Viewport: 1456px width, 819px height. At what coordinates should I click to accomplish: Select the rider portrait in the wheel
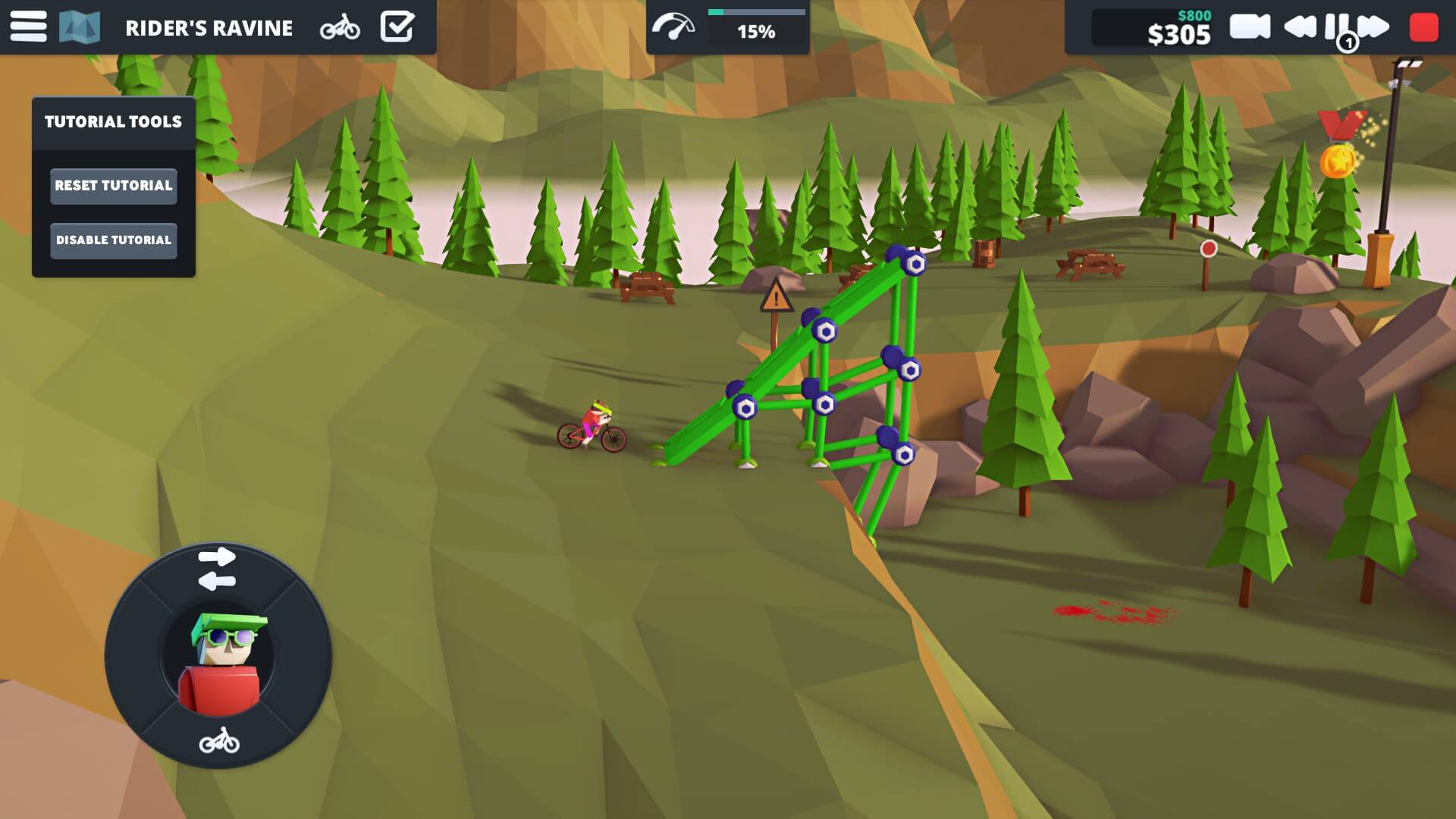[218, 657]
